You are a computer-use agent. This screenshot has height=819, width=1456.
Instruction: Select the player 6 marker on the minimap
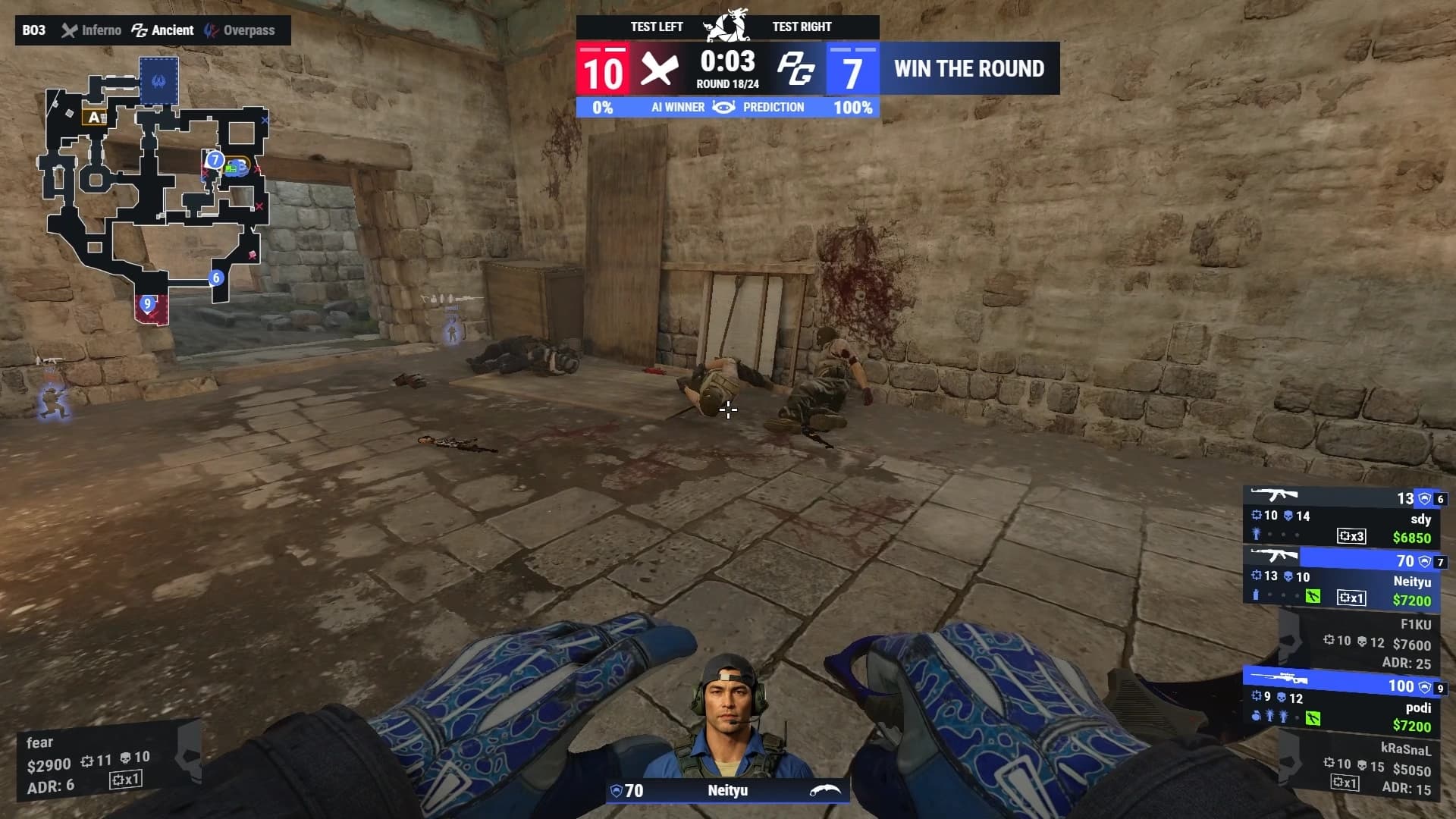coord(216,278)
